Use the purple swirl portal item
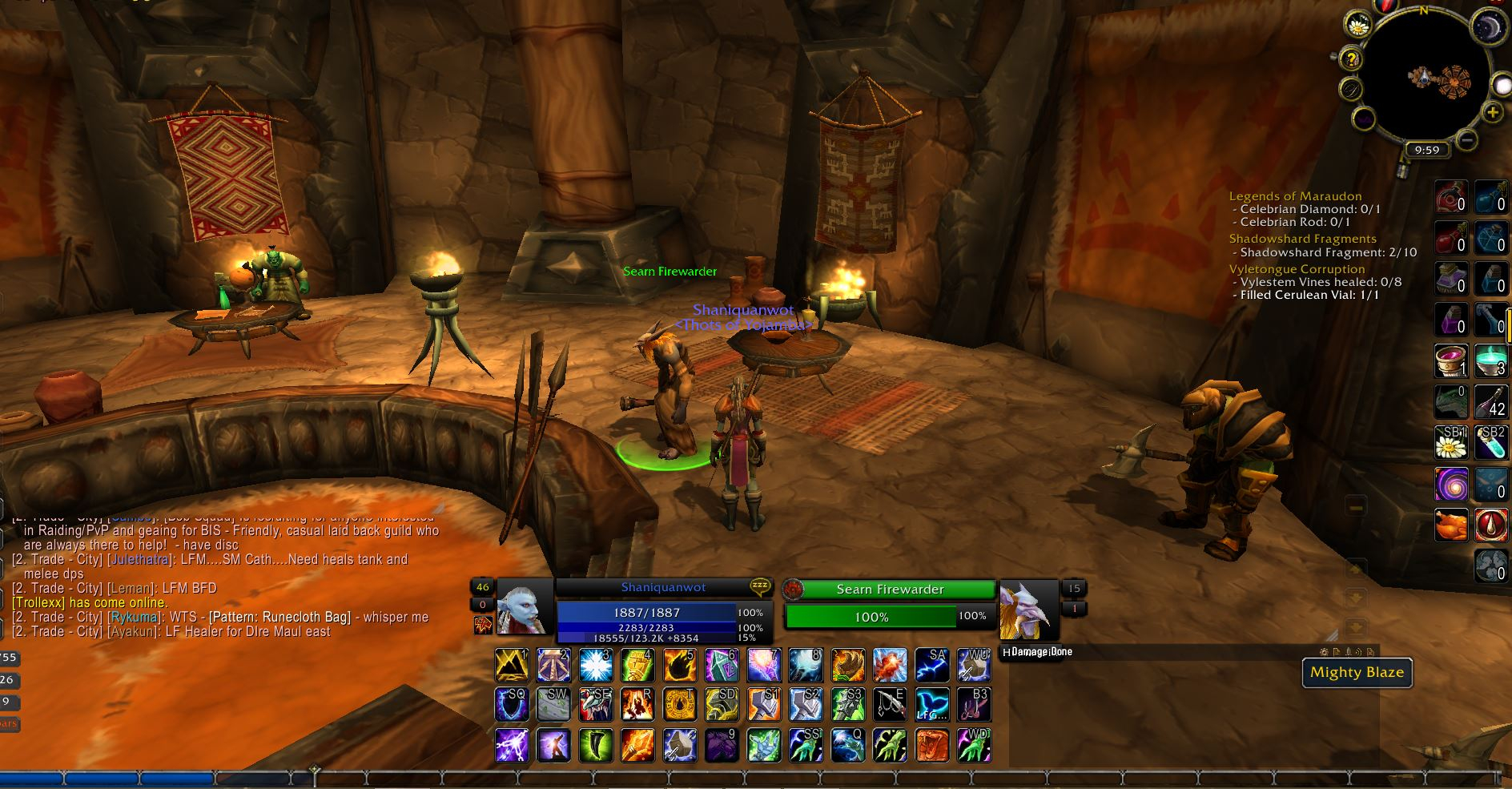The image size is (1512, 789). point(1450,484)
